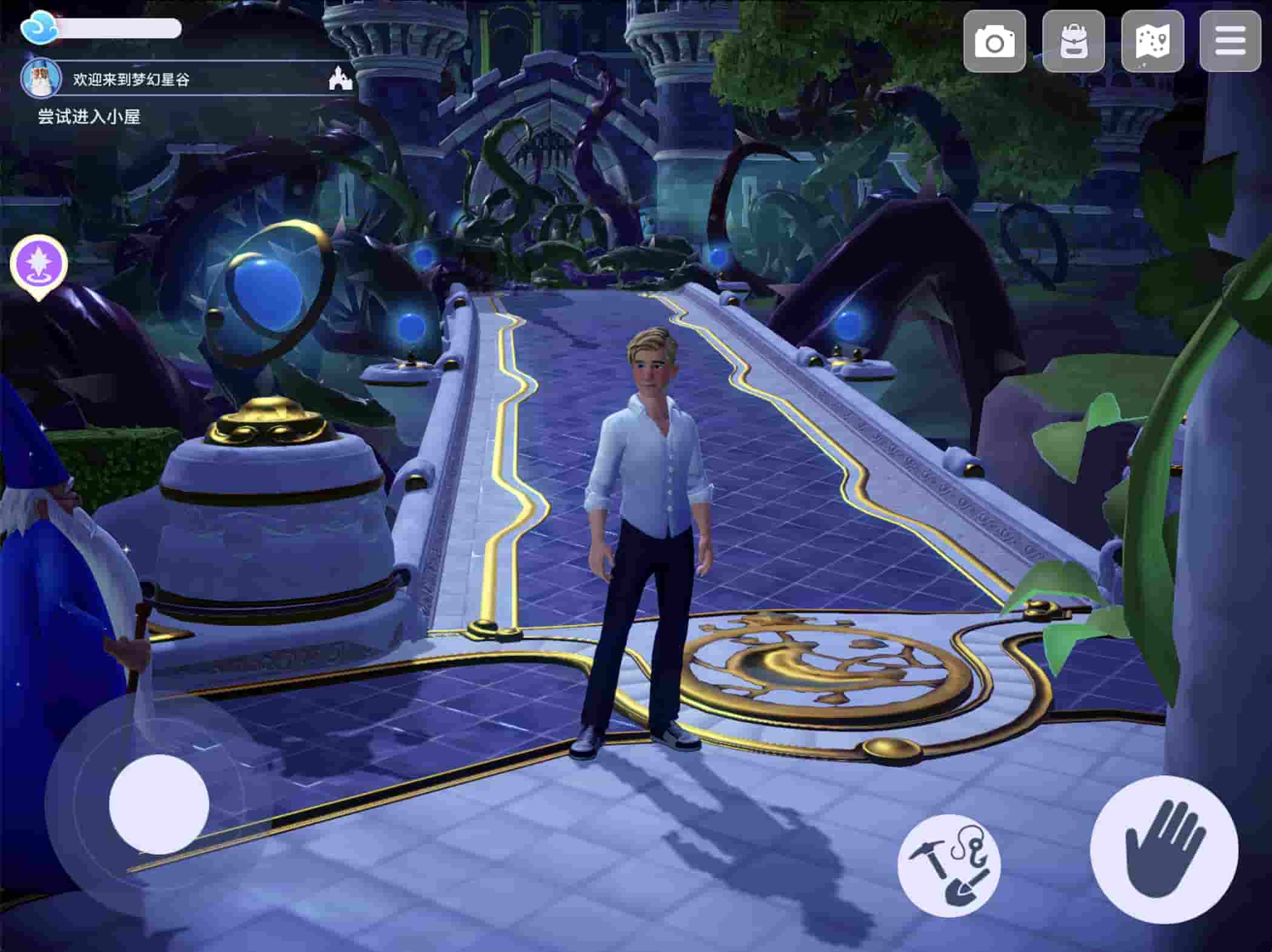Open the royal tools wheel
This screenshot has width=1272, height=952.
click(x=949, y=864)
